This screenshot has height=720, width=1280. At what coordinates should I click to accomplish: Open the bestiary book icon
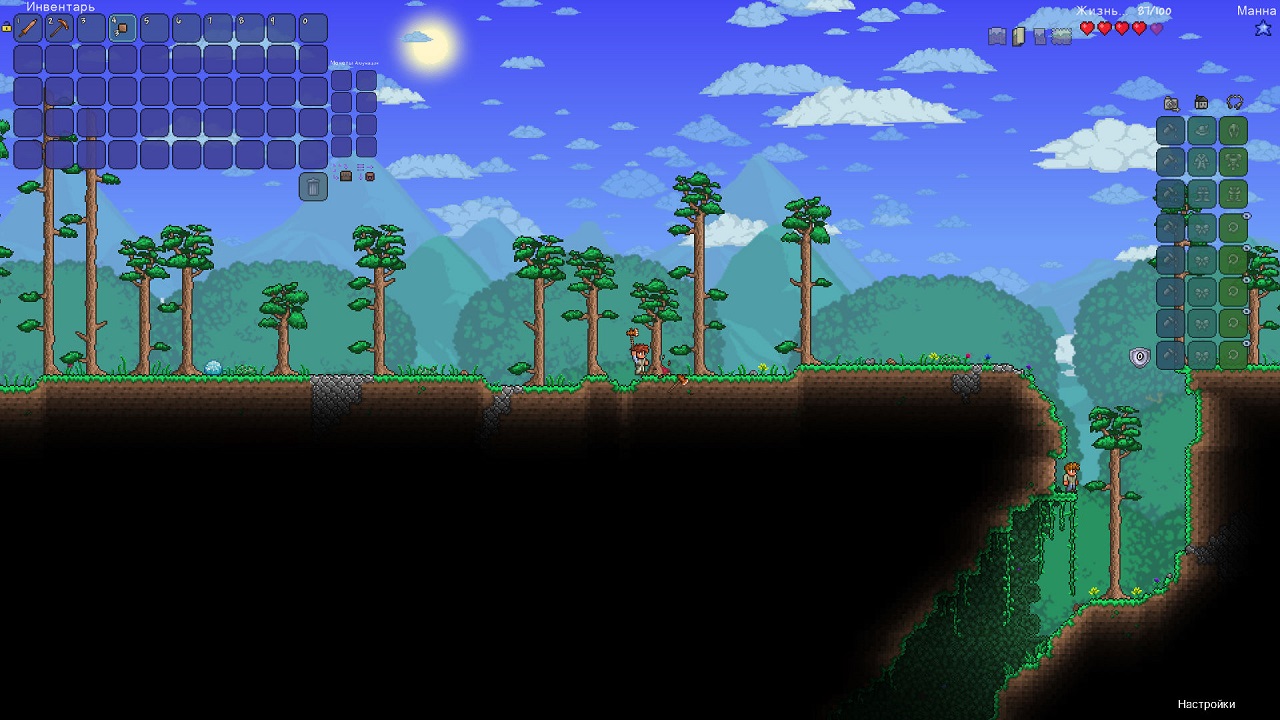point(1019,36)
